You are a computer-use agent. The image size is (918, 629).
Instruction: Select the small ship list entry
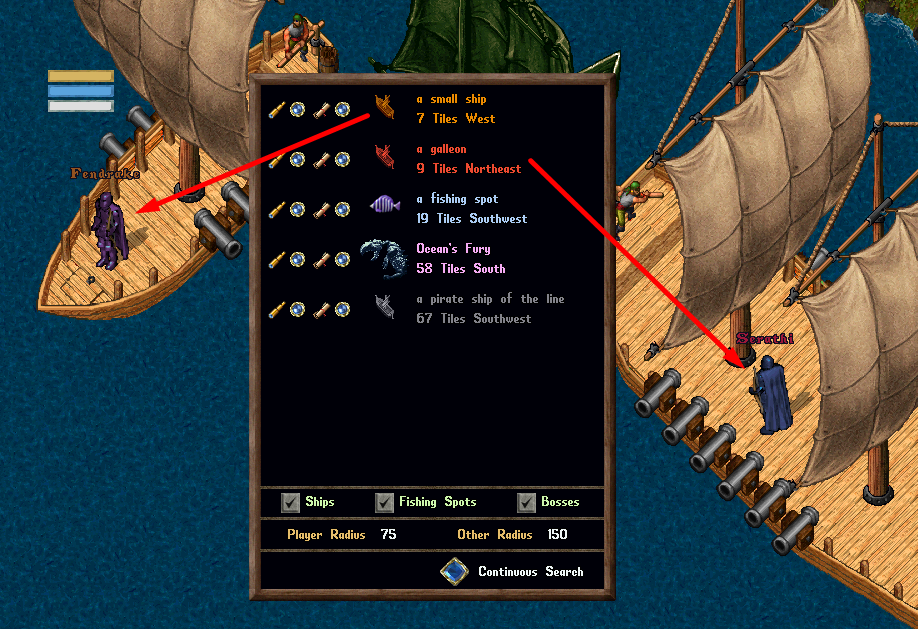click(457, 109)
